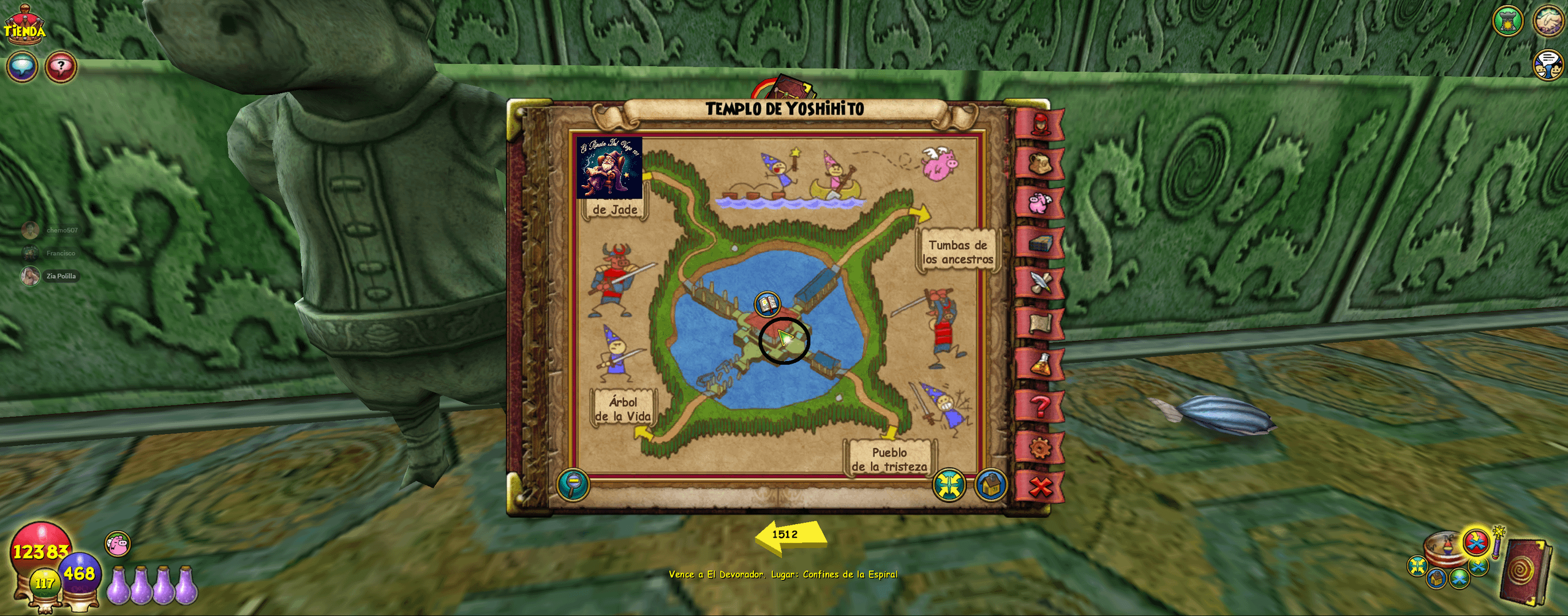The width and height of the screenshot is (1568, 616).
Task: Click the red question mark HUD button
Action: point(61,67)
